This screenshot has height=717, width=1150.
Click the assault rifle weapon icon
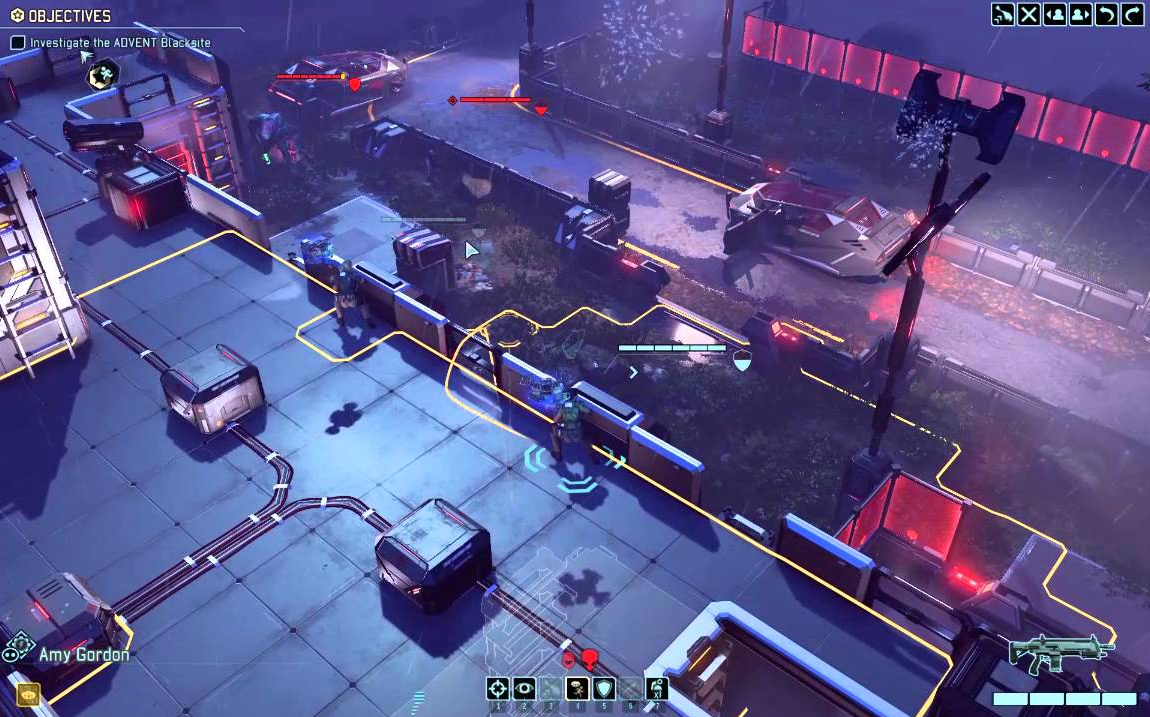click(1061, 653)
